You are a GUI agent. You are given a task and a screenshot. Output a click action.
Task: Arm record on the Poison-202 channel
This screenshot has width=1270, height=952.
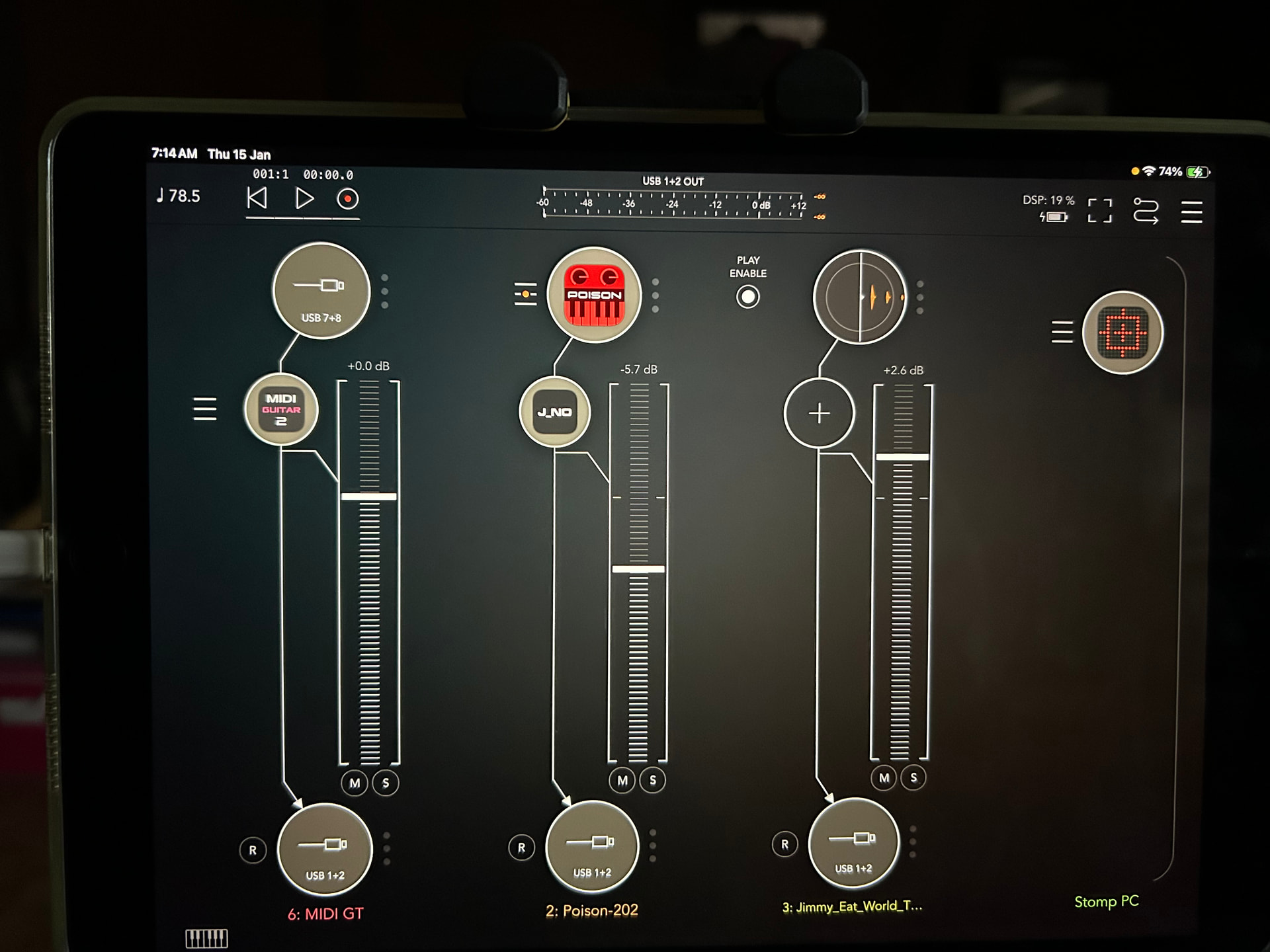point(521,848)
